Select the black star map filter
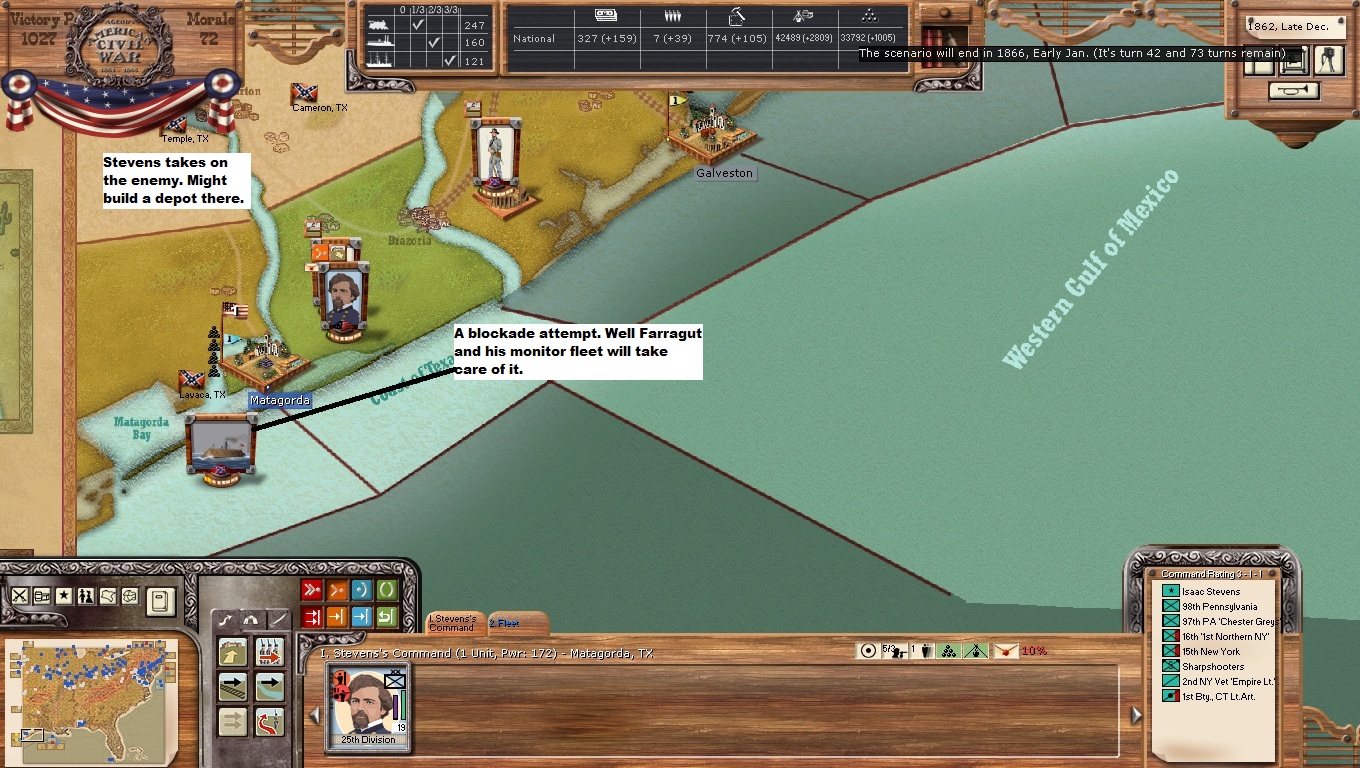The height and width of the screenshot is (768, 1360). pos(64,596)
